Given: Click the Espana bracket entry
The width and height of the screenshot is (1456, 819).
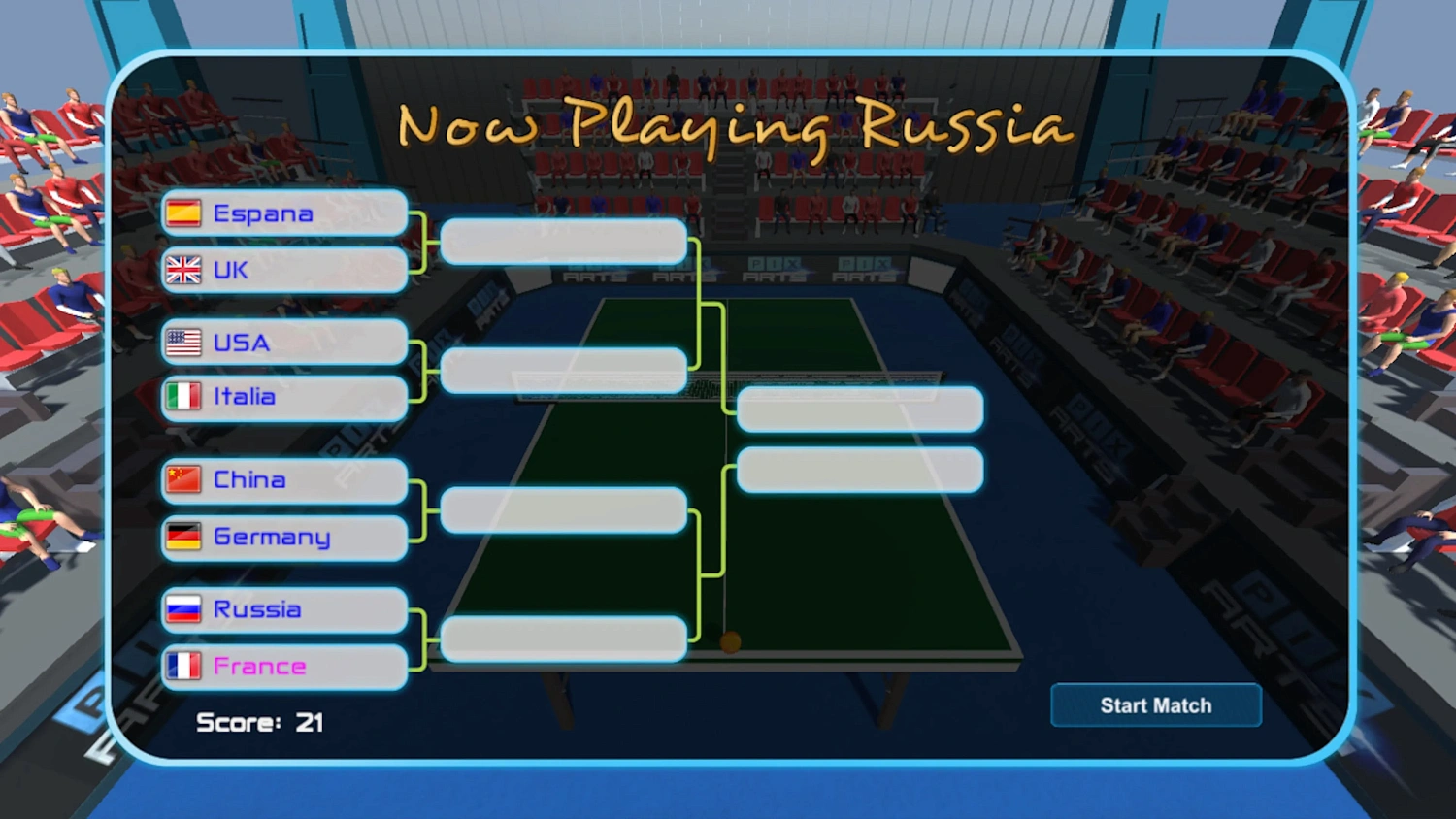Looking at the screenshot, I should [283, 212].
